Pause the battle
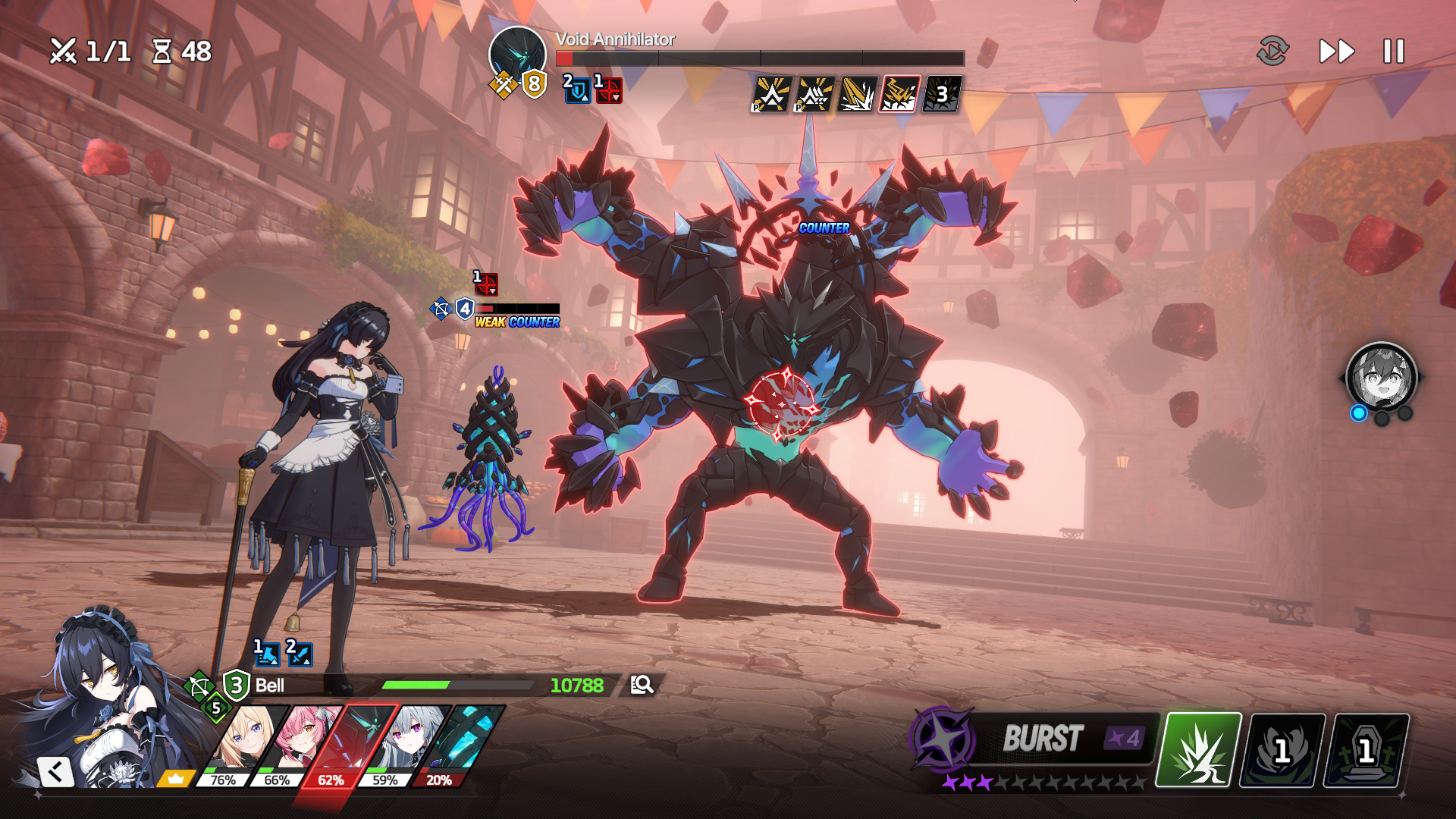The width and height of the screenshot is (1456, 819). click(1394, 52)
